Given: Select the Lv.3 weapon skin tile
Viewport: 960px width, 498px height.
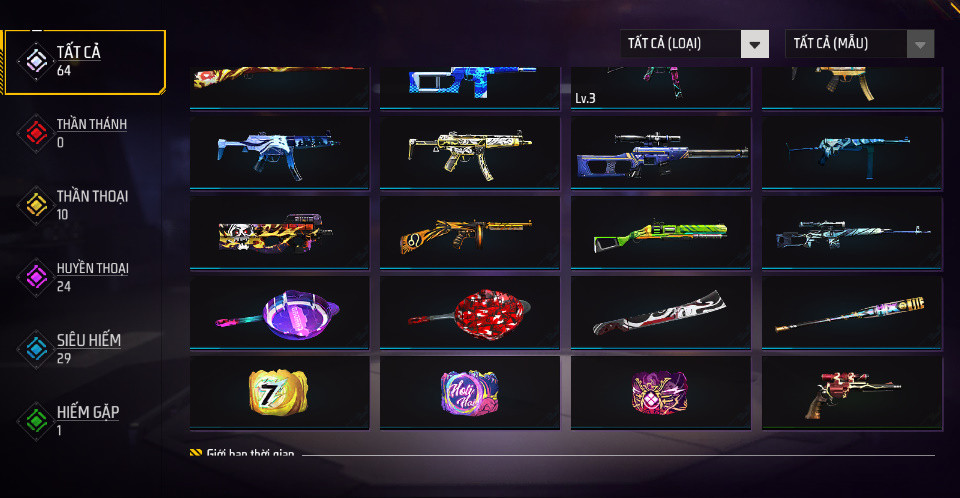Looking at the screenshot, I should click(660, 88).
